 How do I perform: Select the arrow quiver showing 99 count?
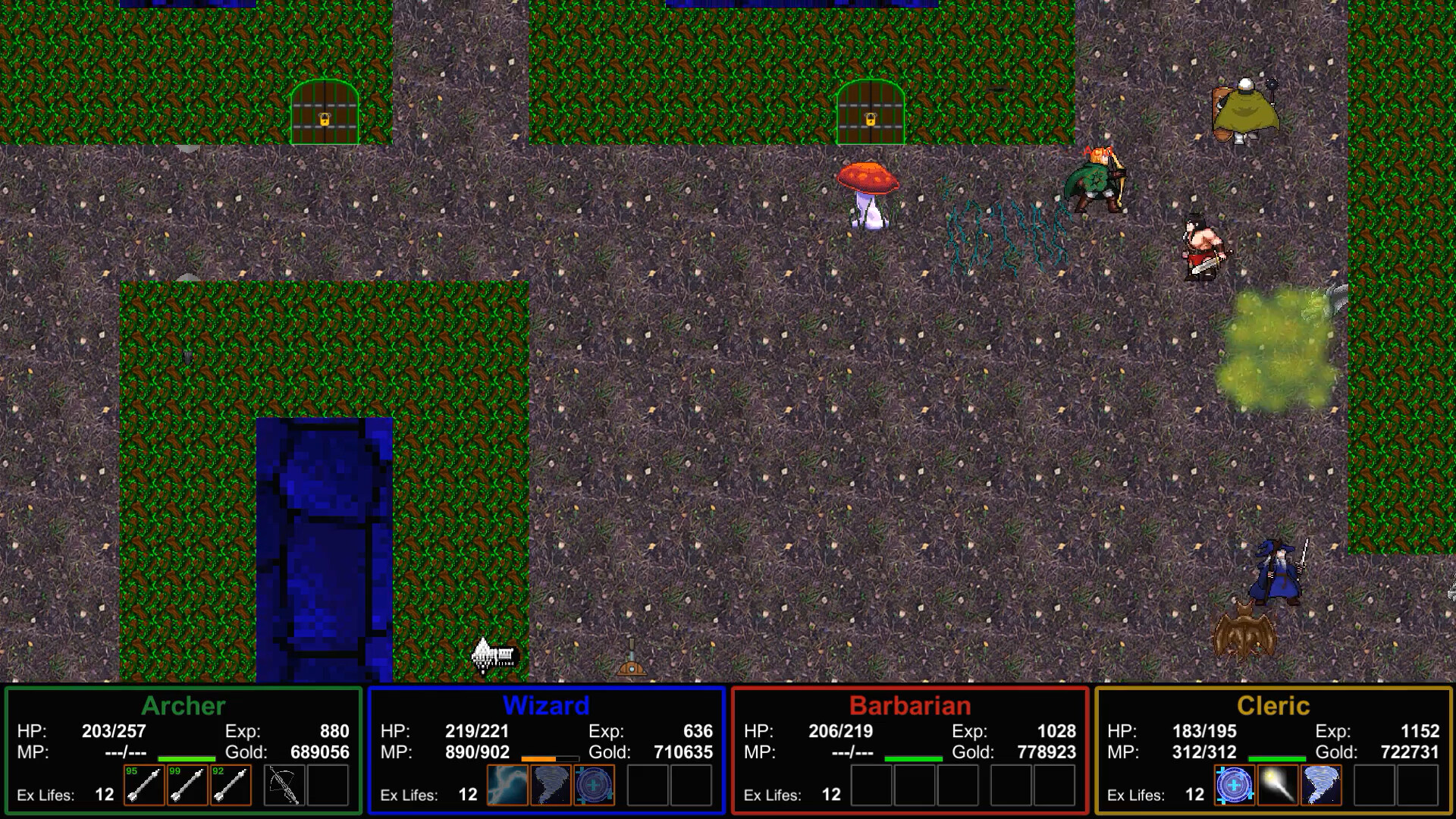pos(186,786)
